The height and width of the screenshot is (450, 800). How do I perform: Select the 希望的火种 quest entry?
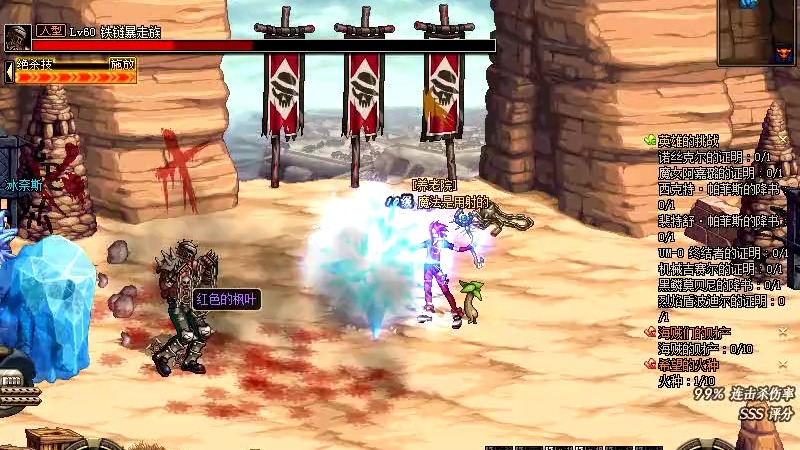688,364
